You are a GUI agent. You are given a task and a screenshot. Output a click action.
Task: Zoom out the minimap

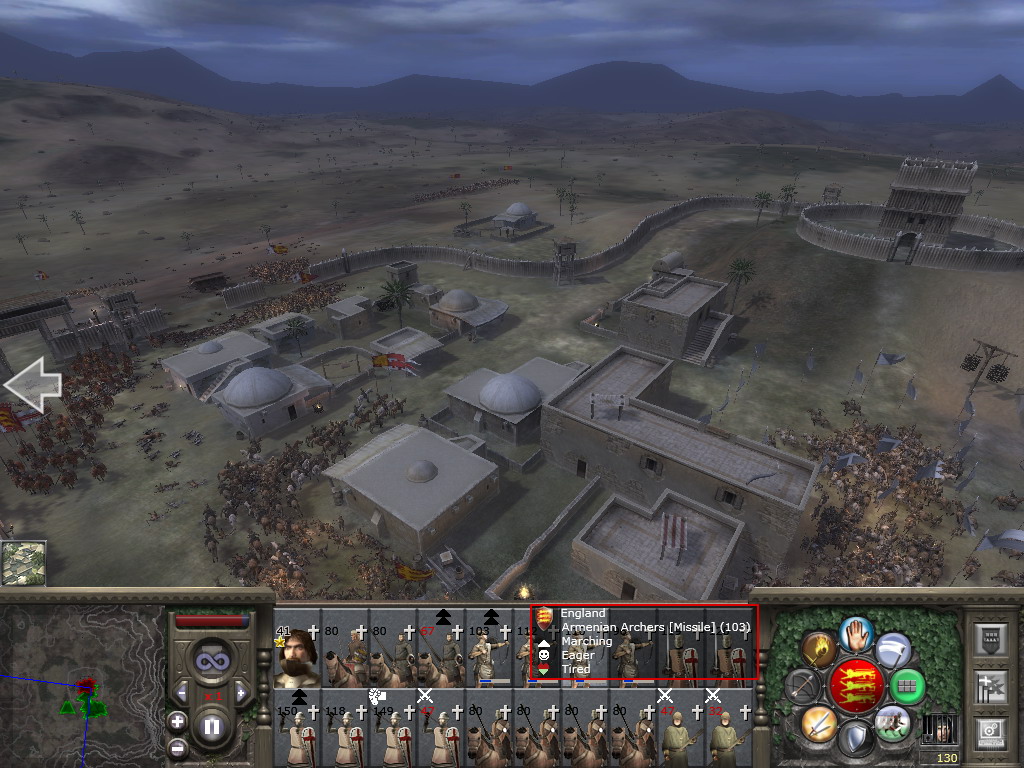click(177, 747)
